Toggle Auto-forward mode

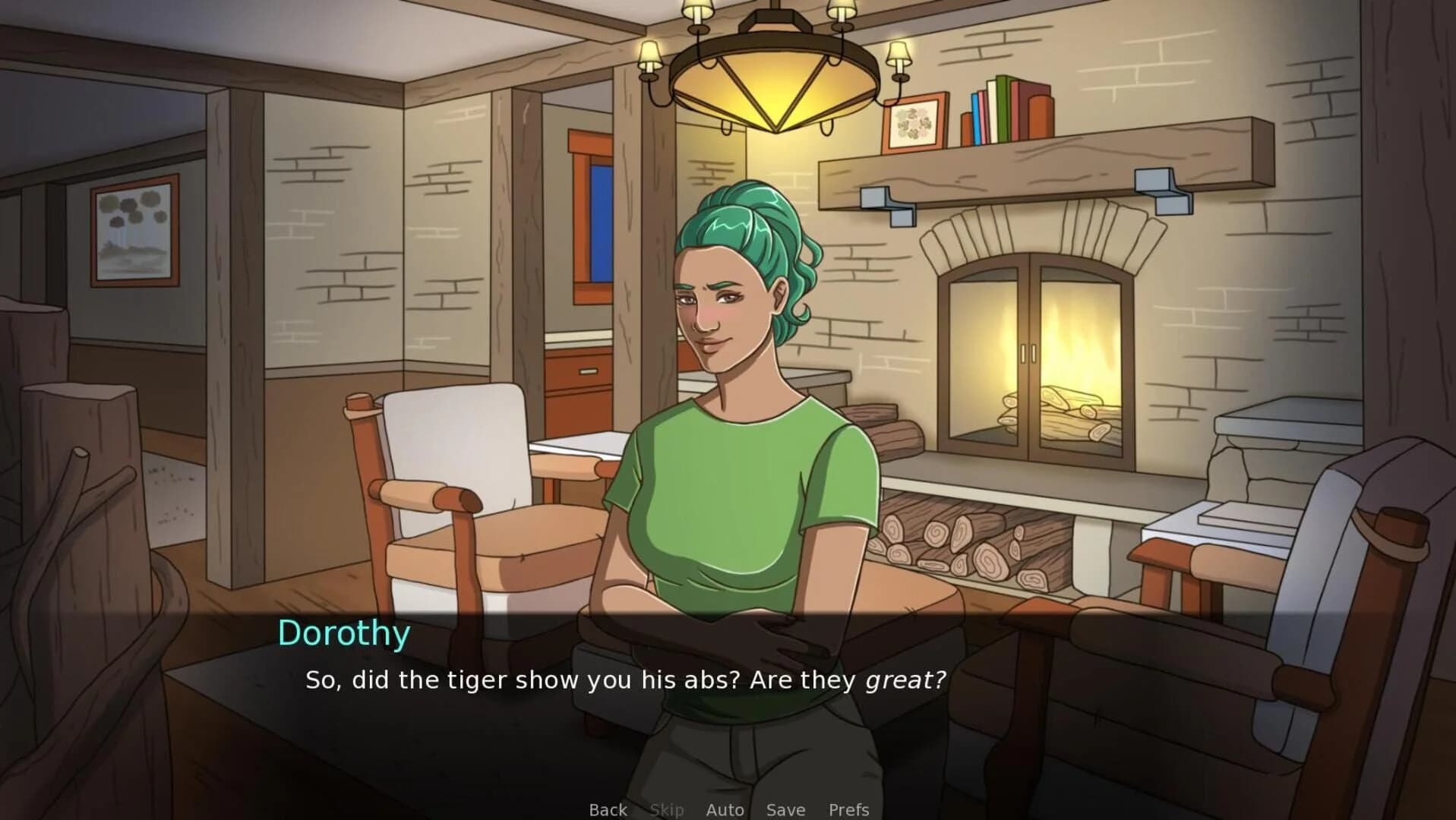pos(724,809)
